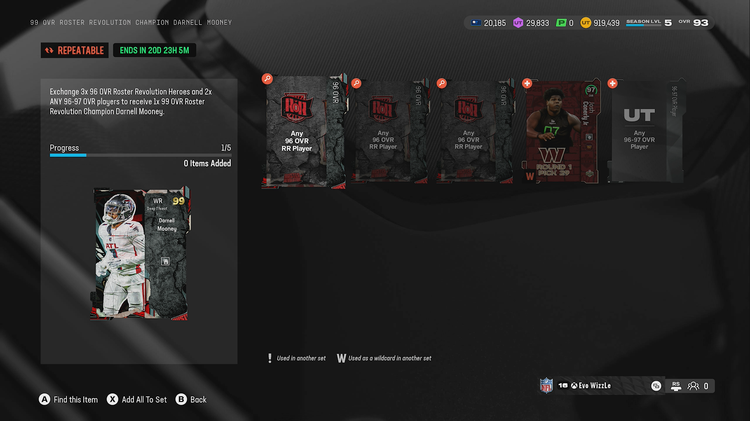Go Back from the set screen
Screen dimensions: 750x421
(191, 399)
